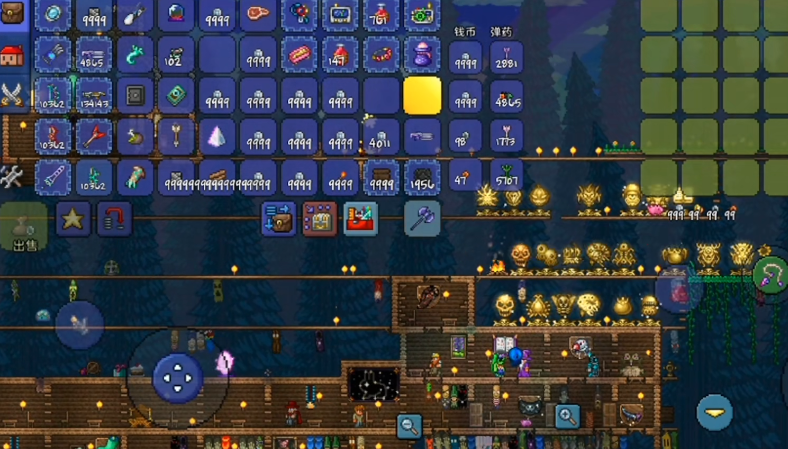Select the purple sack item slot

click(x=422, y=55)
